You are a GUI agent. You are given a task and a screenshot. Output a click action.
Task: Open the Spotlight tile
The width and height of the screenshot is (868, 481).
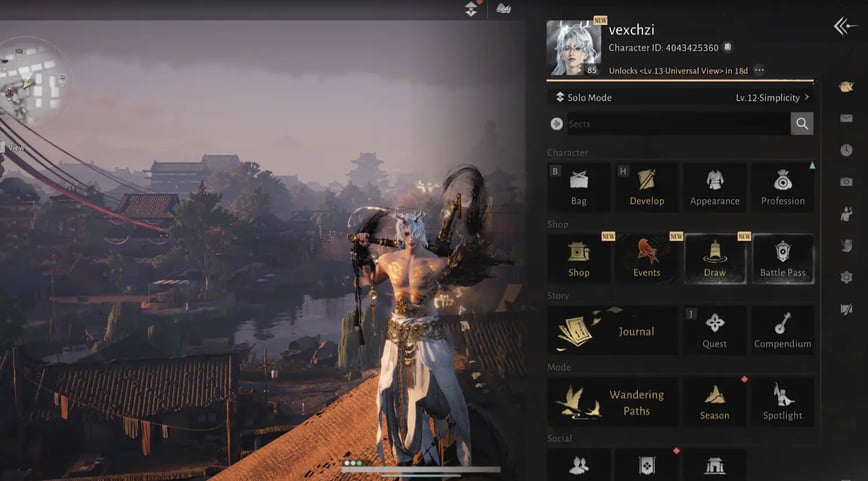(782, 402)
